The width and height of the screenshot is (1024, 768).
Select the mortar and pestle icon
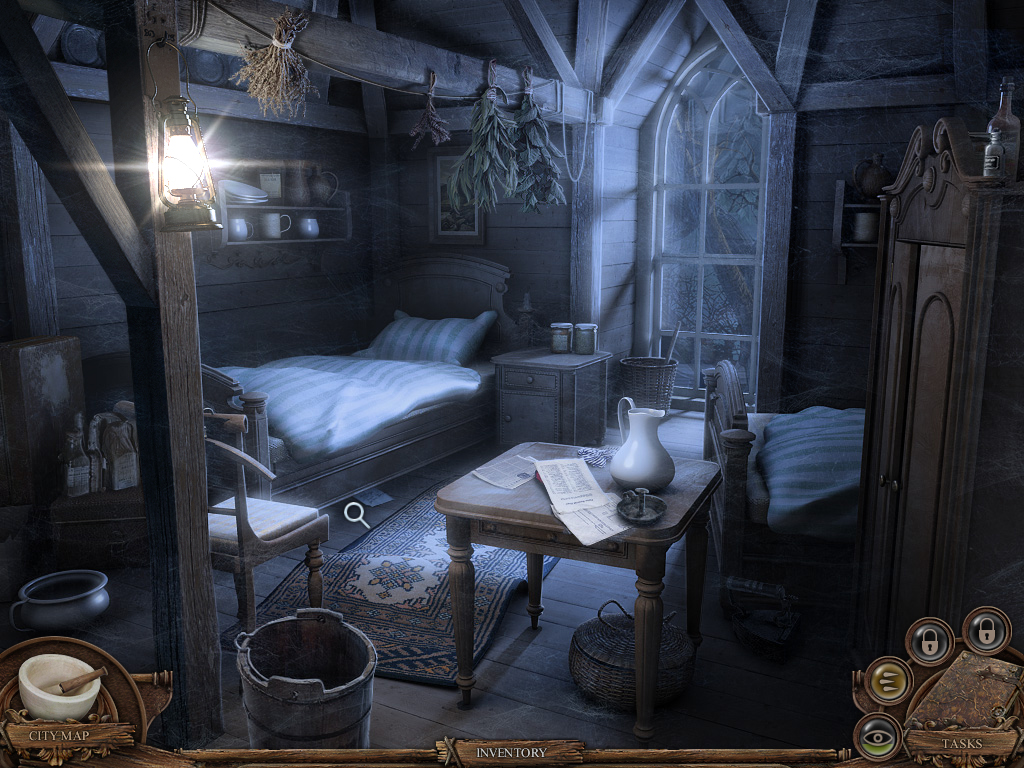tap(60, 685)
